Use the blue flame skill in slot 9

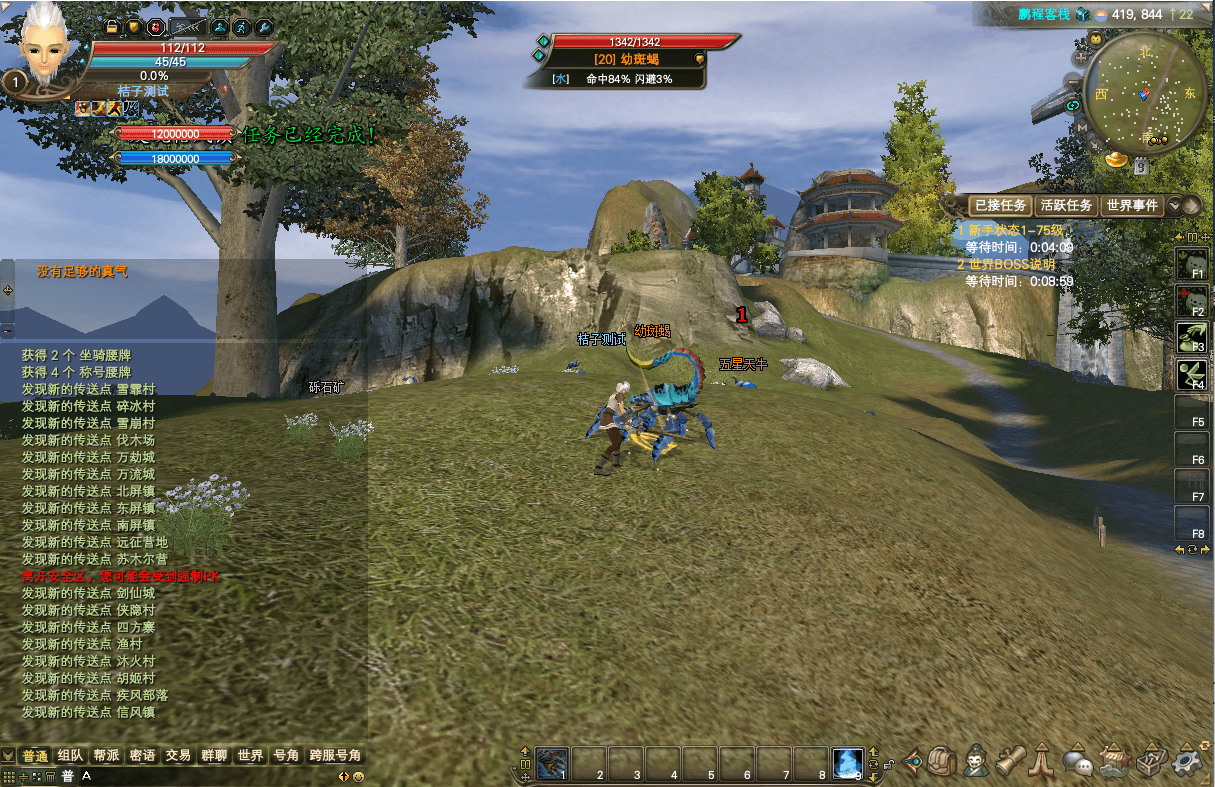(x=848, y=763)
